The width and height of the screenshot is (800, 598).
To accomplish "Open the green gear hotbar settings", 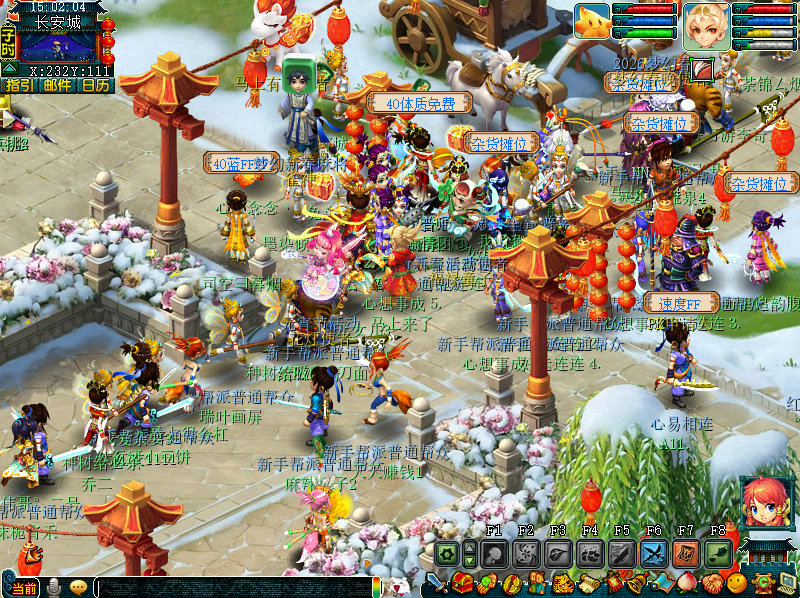I will (446, 553).
